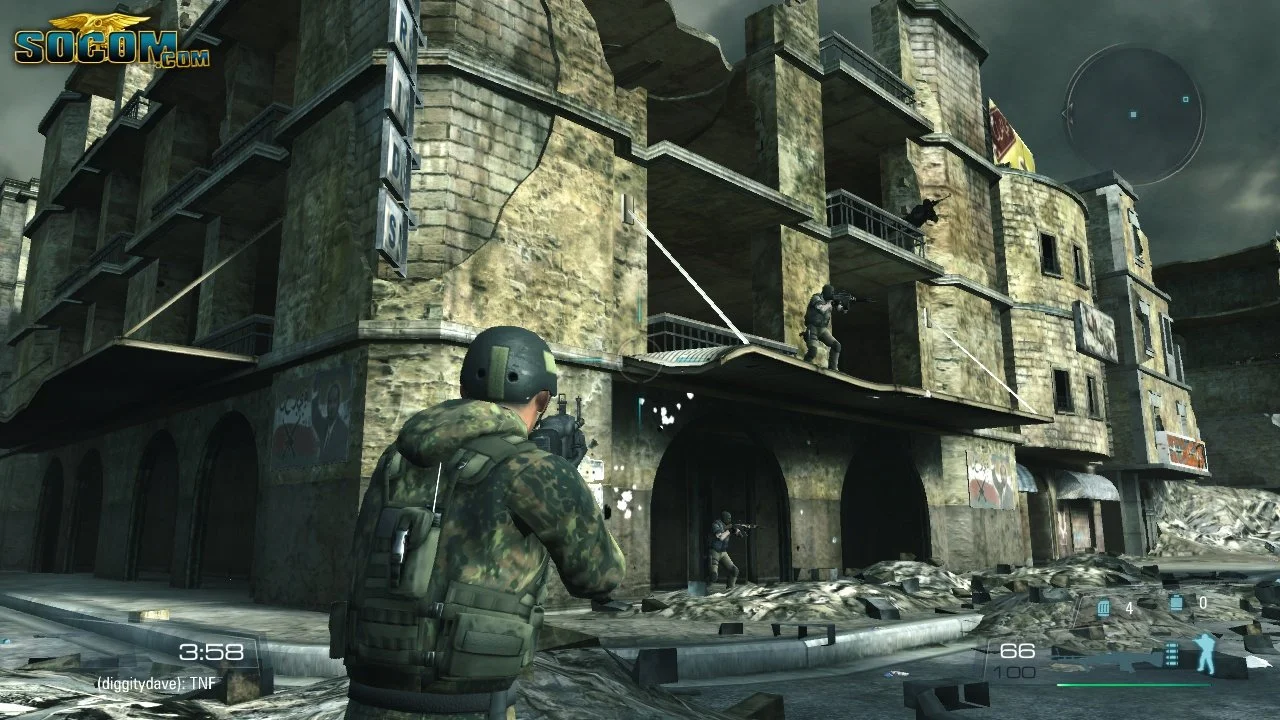Click the small square marker beside the minimap
The height and width of the screenshot is (720, 1280).
click(x=1187, y=99)
